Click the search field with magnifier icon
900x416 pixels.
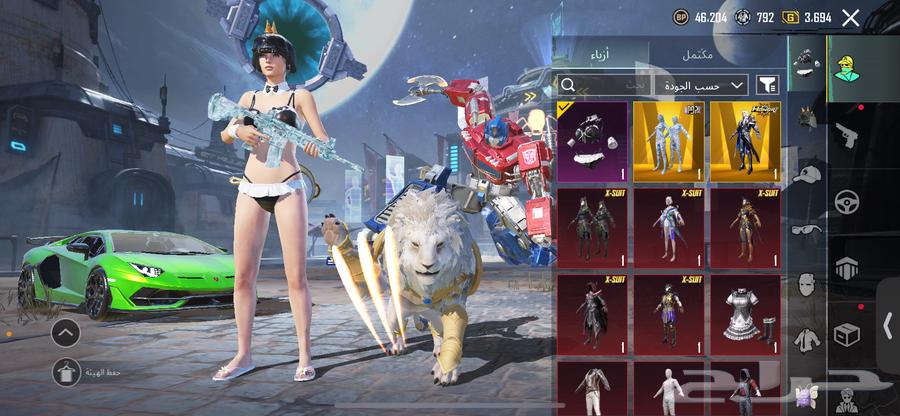coord(600,86)
